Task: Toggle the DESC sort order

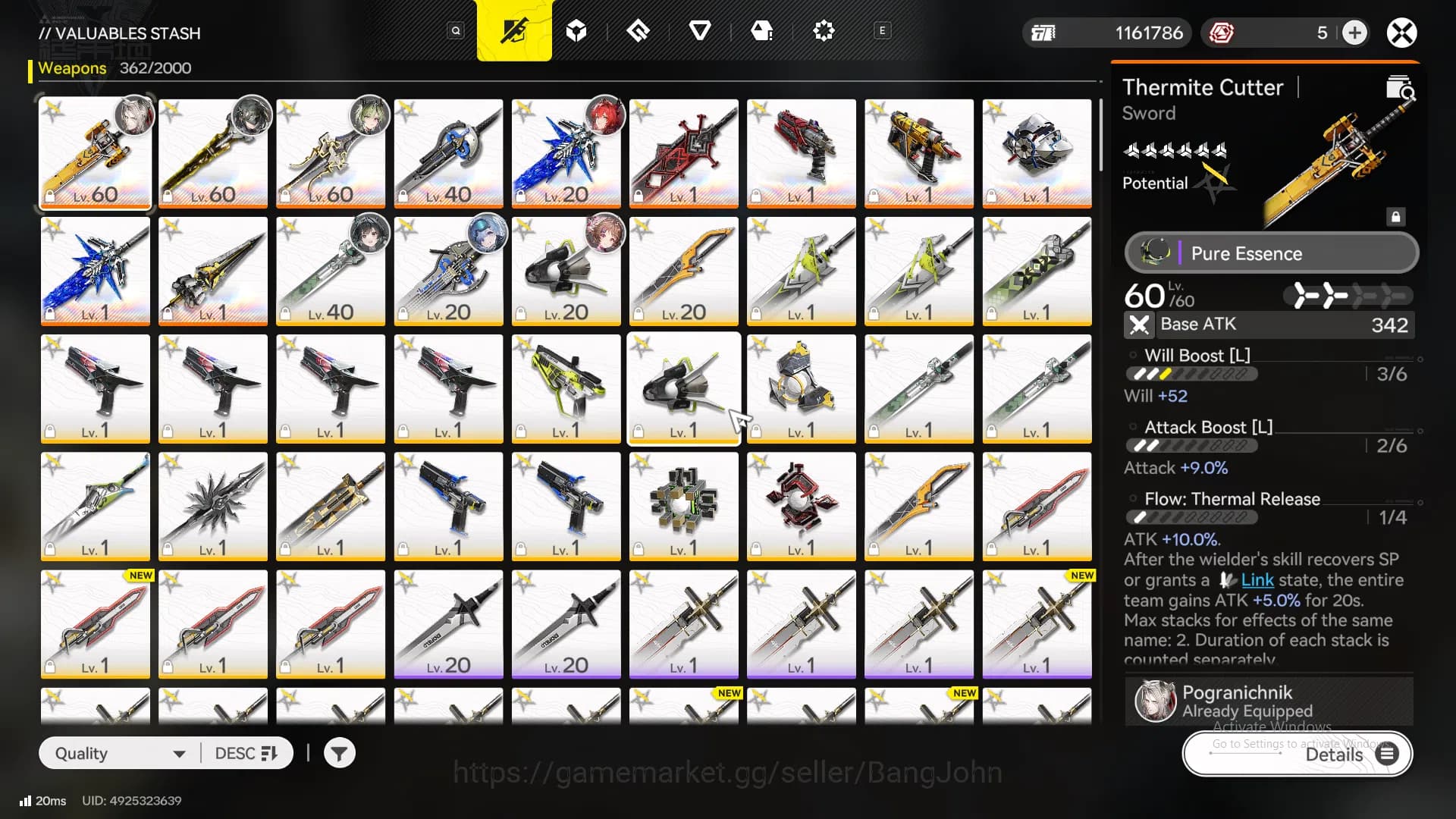Action: [x=246, y=753]
